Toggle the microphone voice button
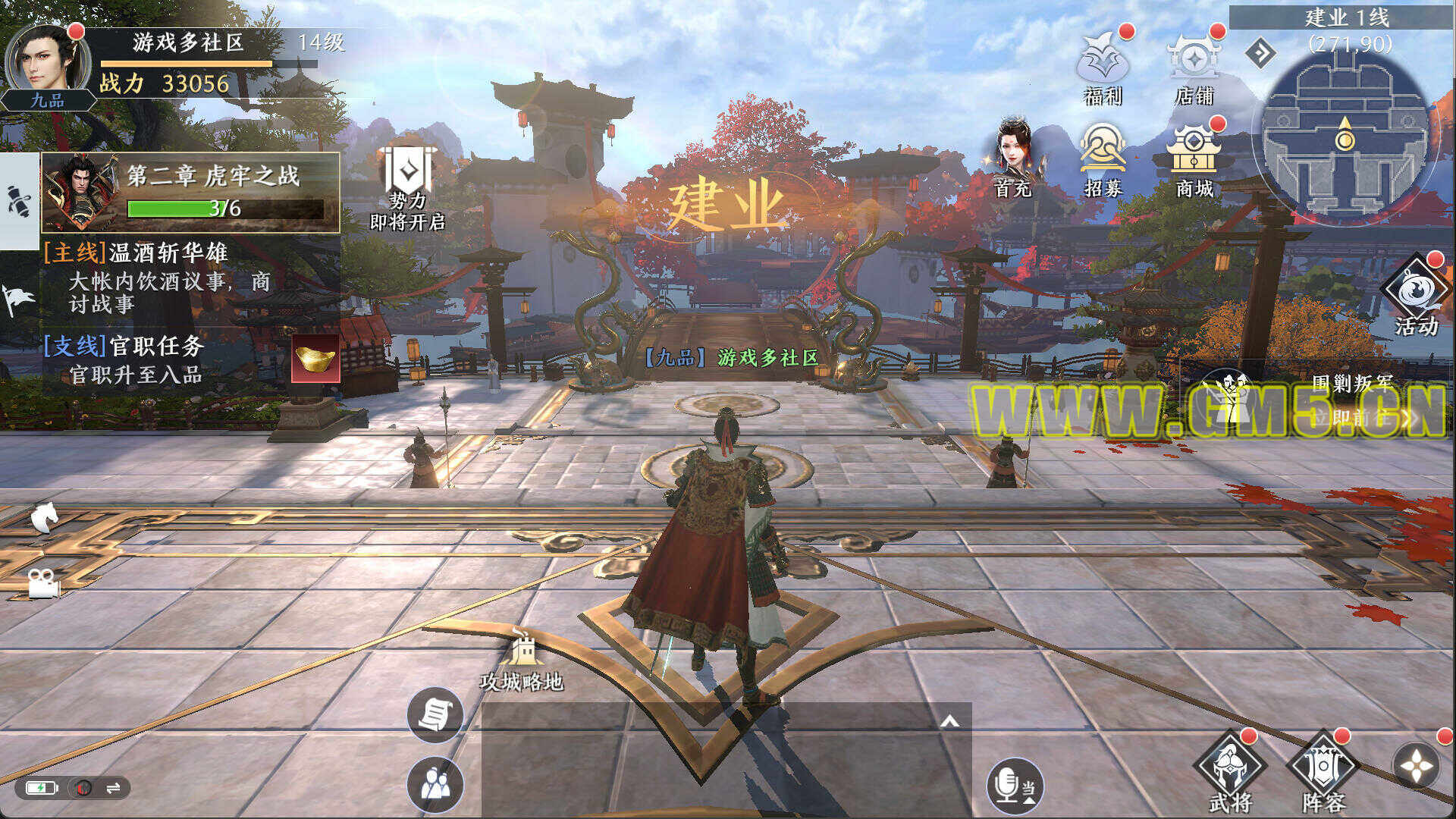Viewport: 1456px width, 819px height. [x=1015, y=785]
